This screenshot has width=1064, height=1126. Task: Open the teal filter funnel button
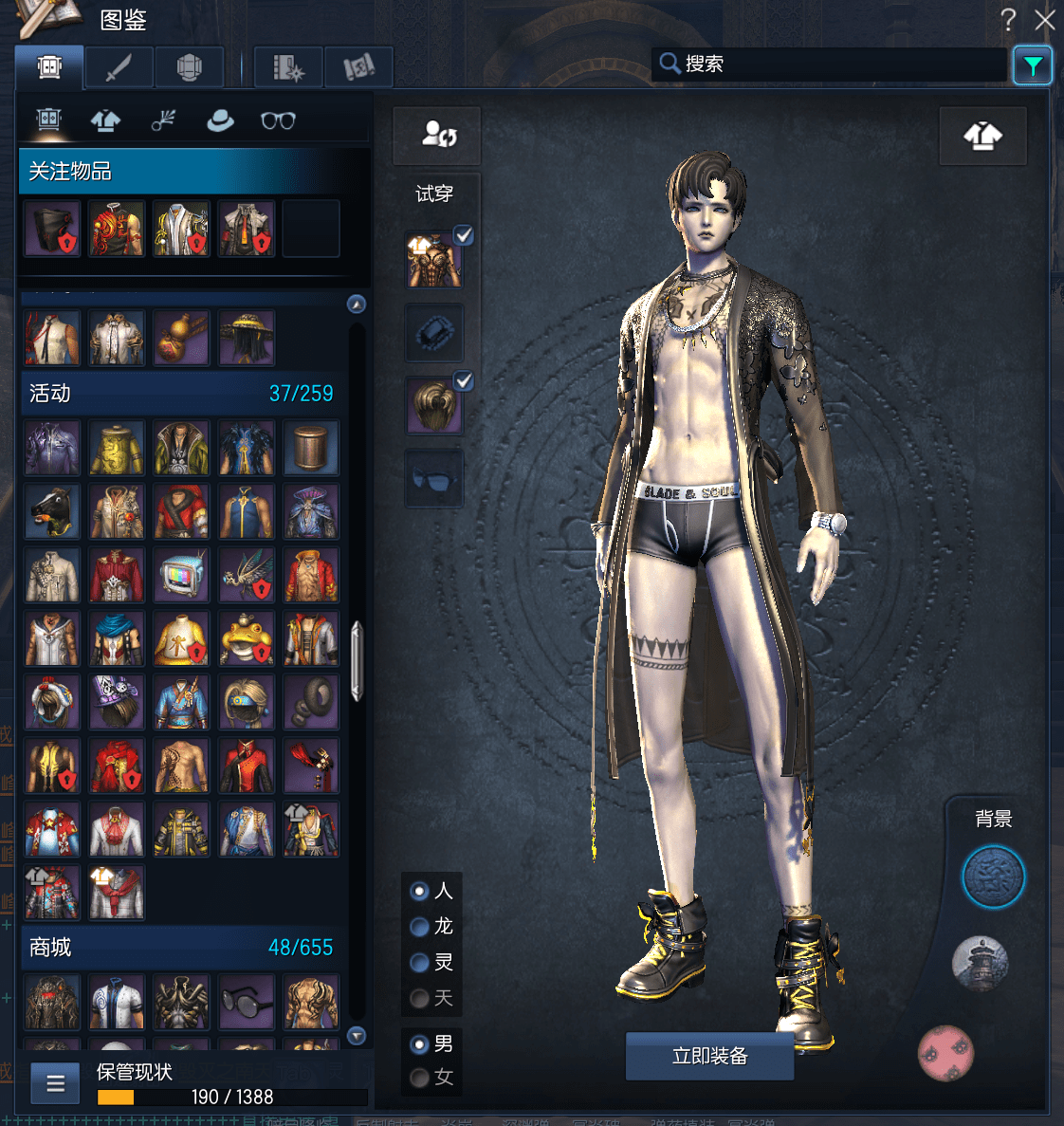pos(1032,65)
